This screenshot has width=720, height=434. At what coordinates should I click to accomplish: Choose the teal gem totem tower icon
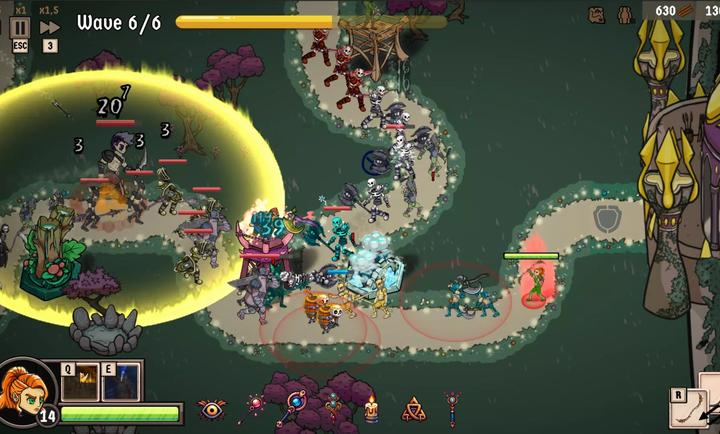[x=334, y=407]
